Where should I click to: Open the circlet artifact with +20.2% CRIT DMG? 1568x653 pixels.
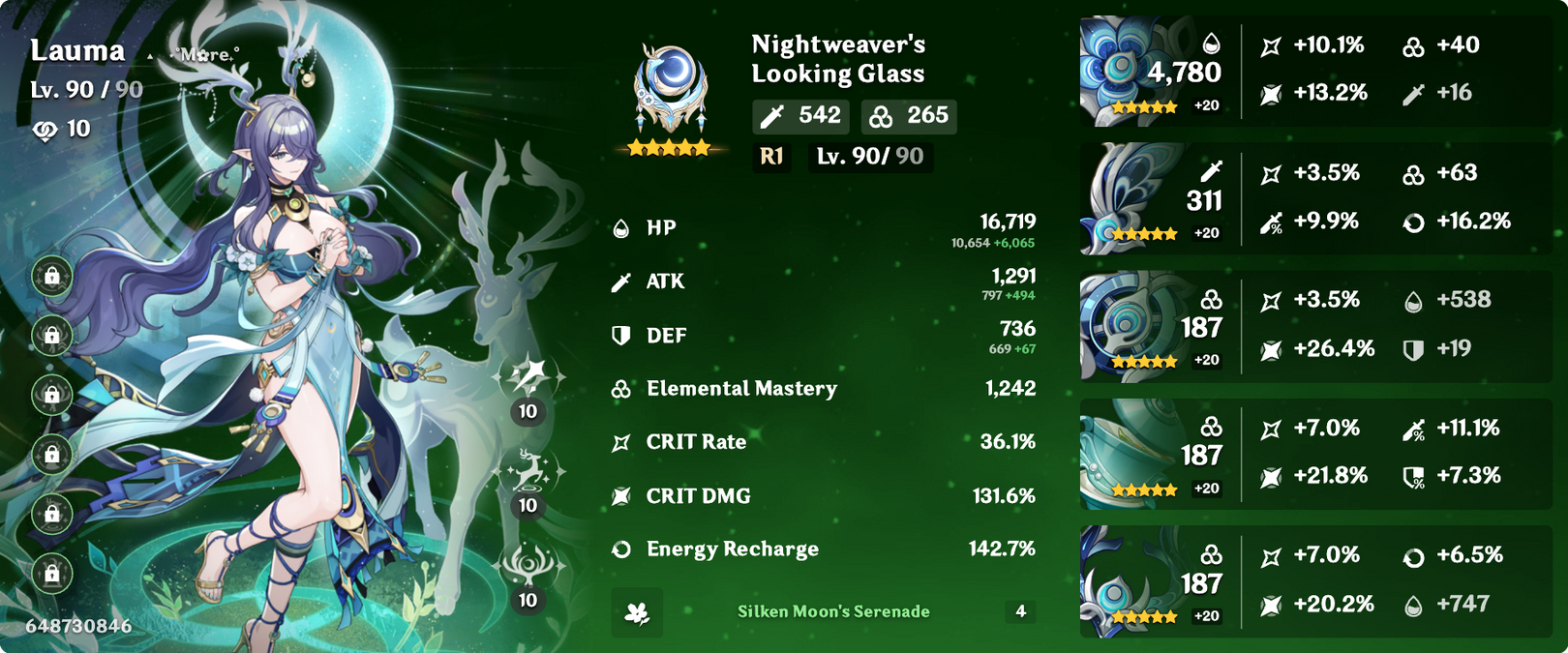point(1128,581)
